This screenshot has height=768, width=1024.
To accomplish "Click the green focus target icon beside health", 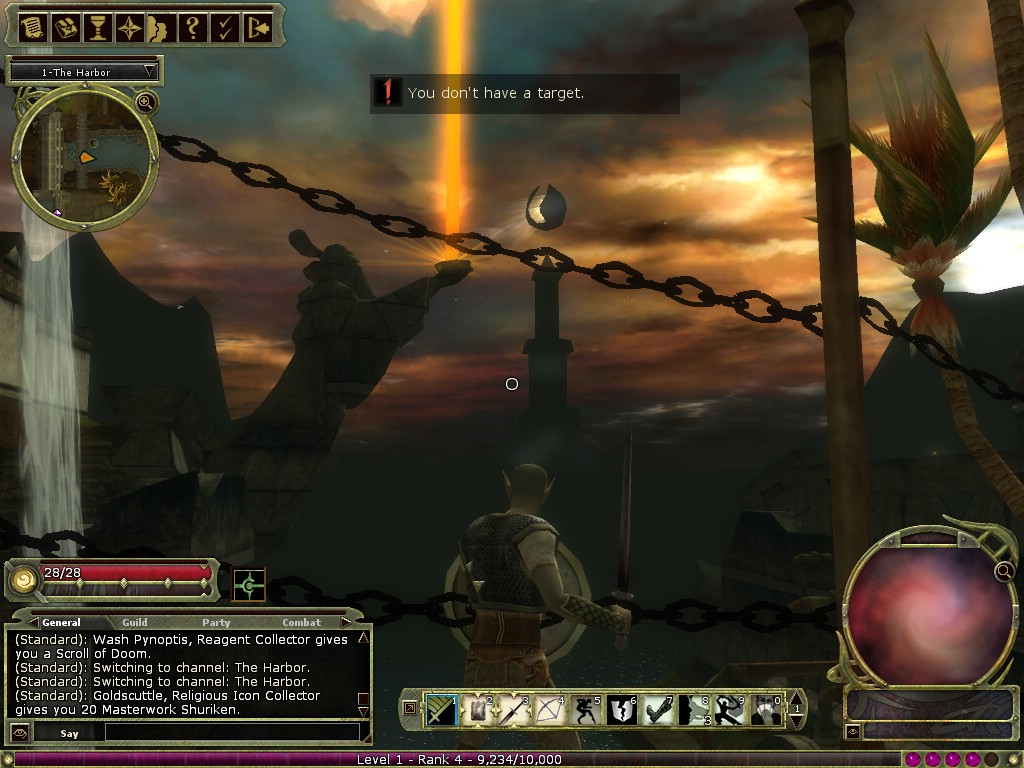I will pos(249,585).
